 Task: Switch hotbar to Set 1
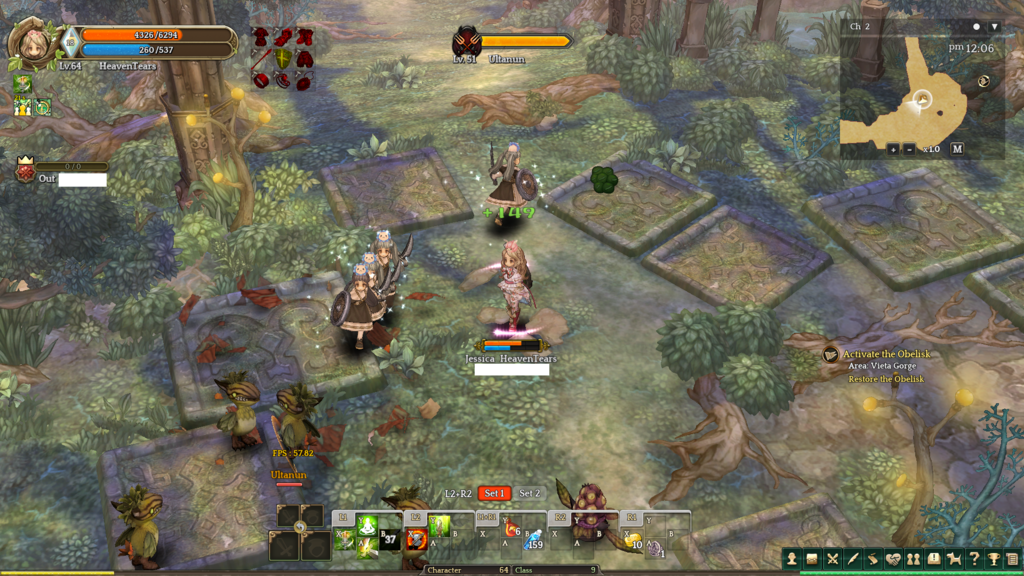click(x=494, y=493)
